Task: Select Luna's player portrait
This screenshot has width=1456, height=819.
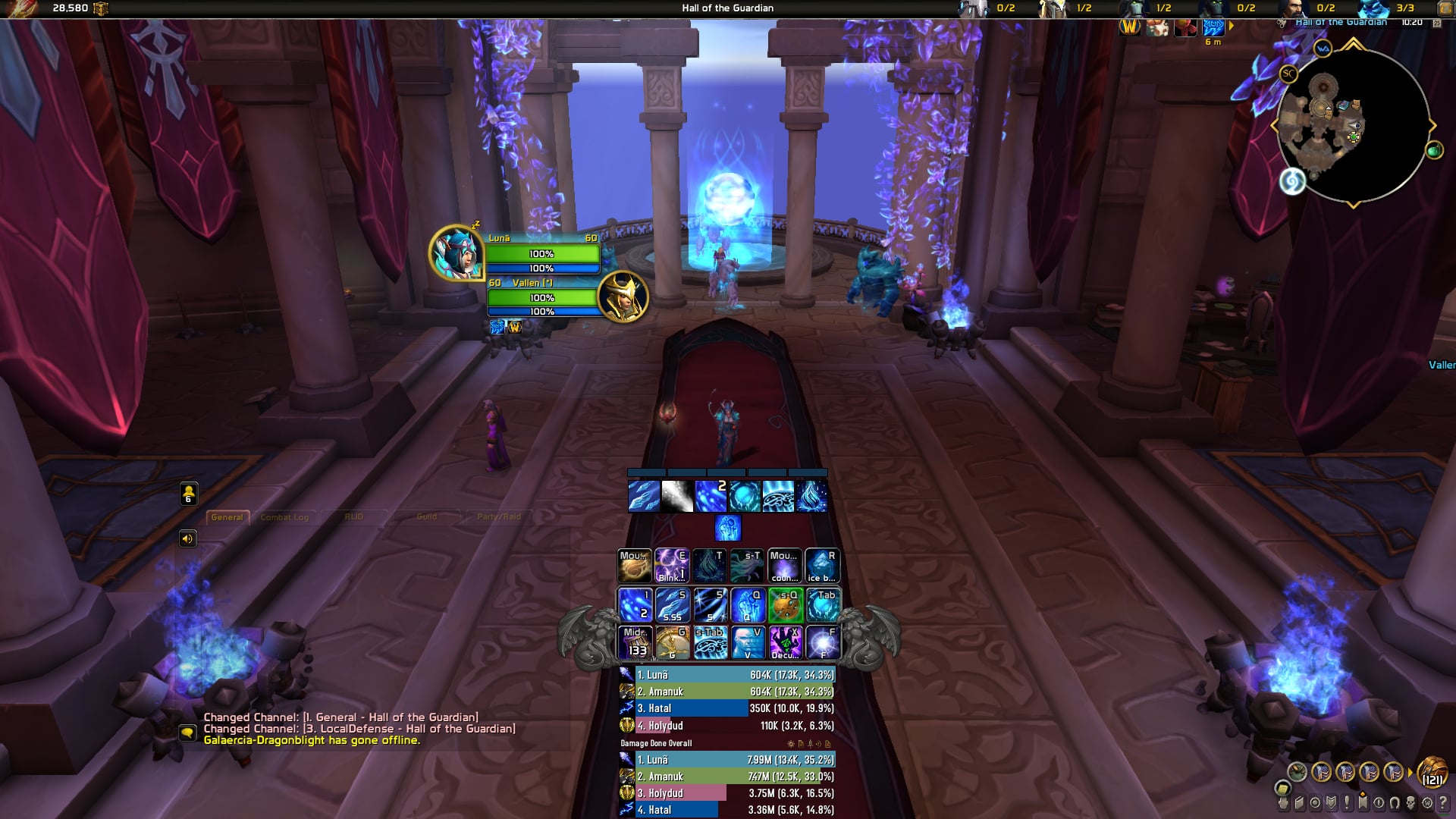Action: 456,253
